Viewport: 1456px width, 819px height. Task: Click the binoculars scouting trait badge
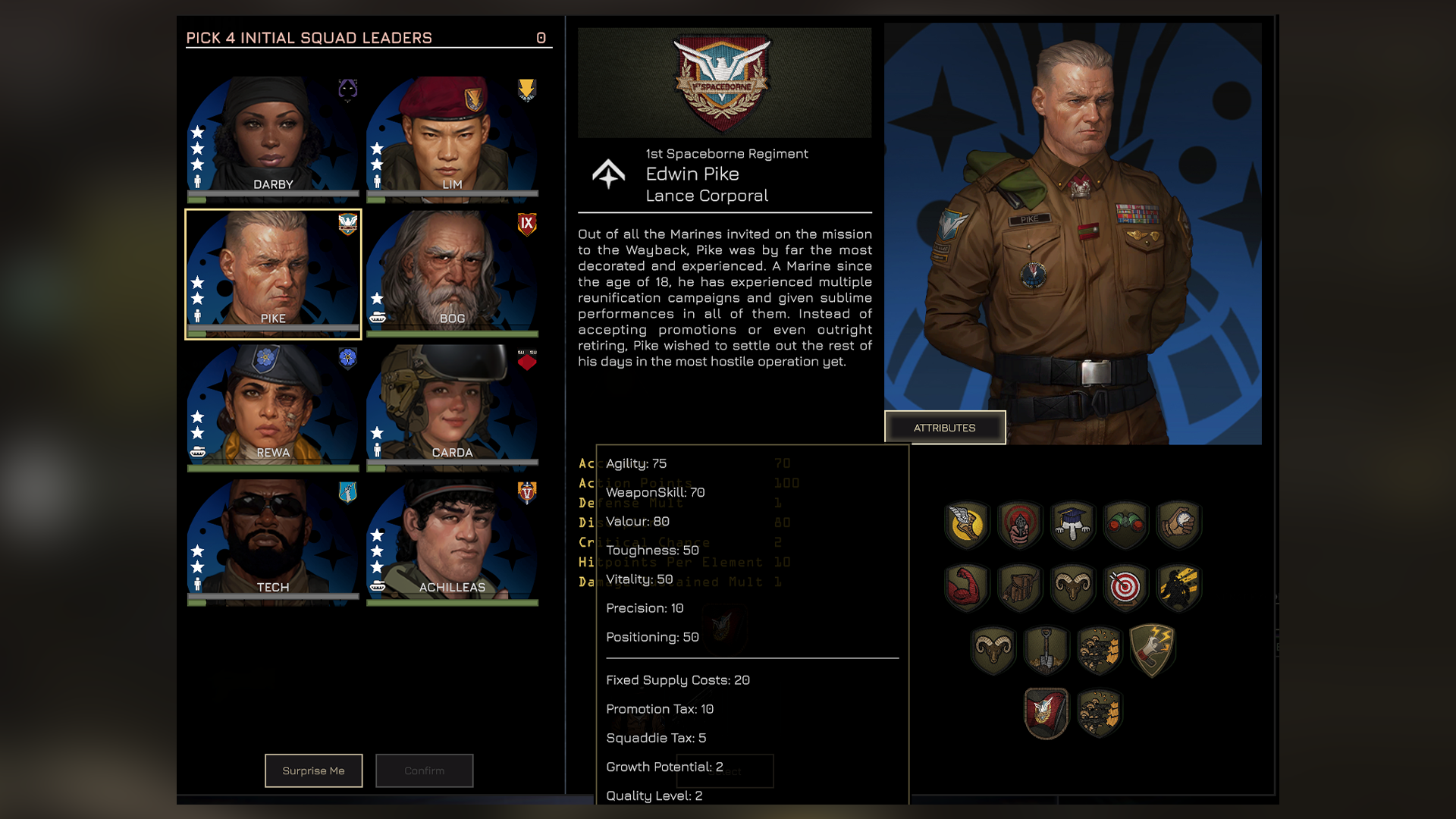coord(1125,522)
